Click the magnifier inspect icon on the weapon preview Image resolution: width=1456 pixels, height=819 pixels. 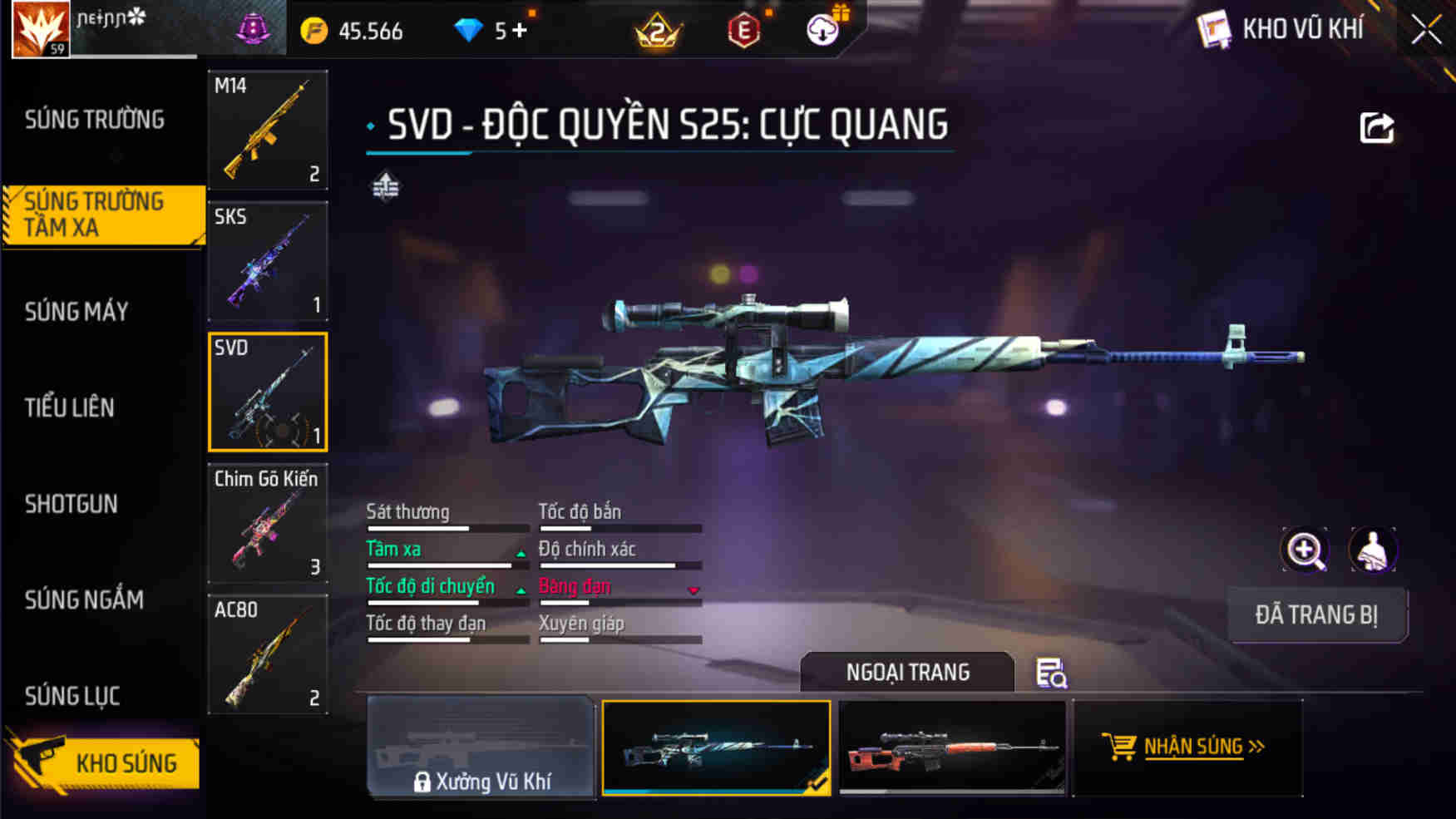point(1305,550)
